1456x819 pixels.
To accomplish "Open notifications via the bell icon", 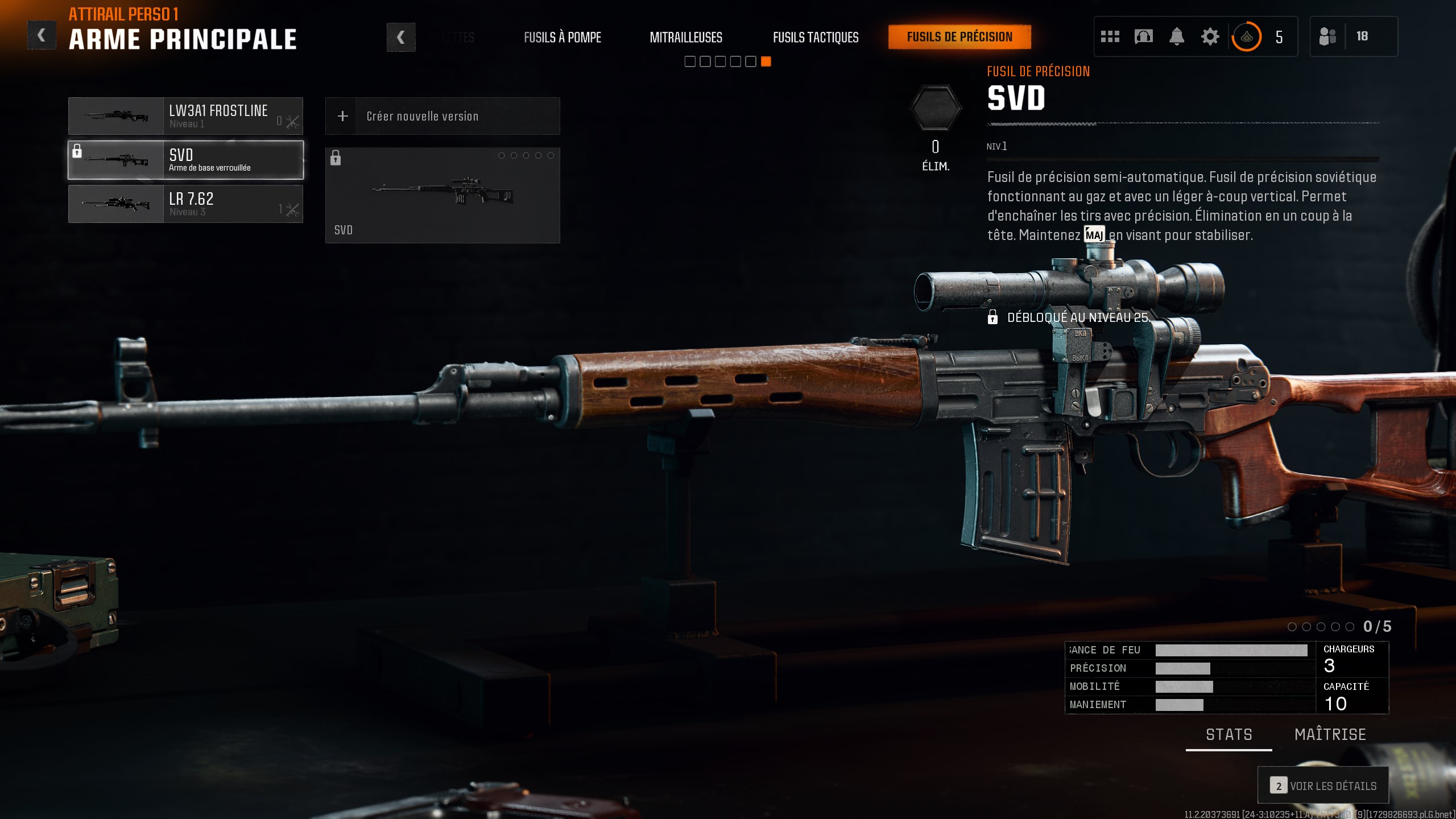I will click(1177, 36).
